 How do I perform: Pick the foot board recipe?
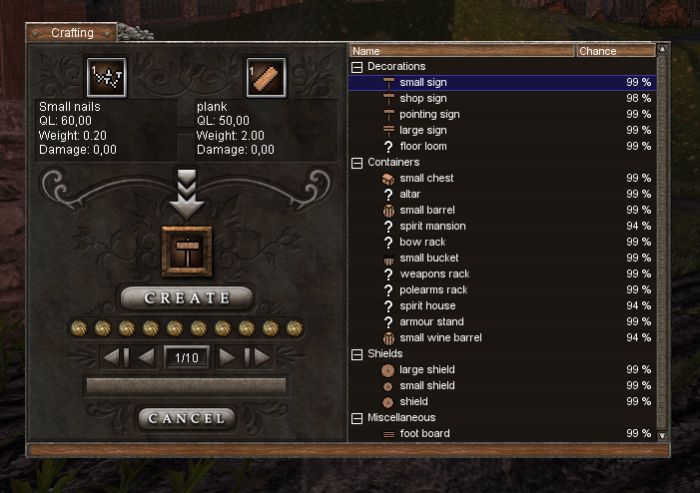(x=424, y=434)
